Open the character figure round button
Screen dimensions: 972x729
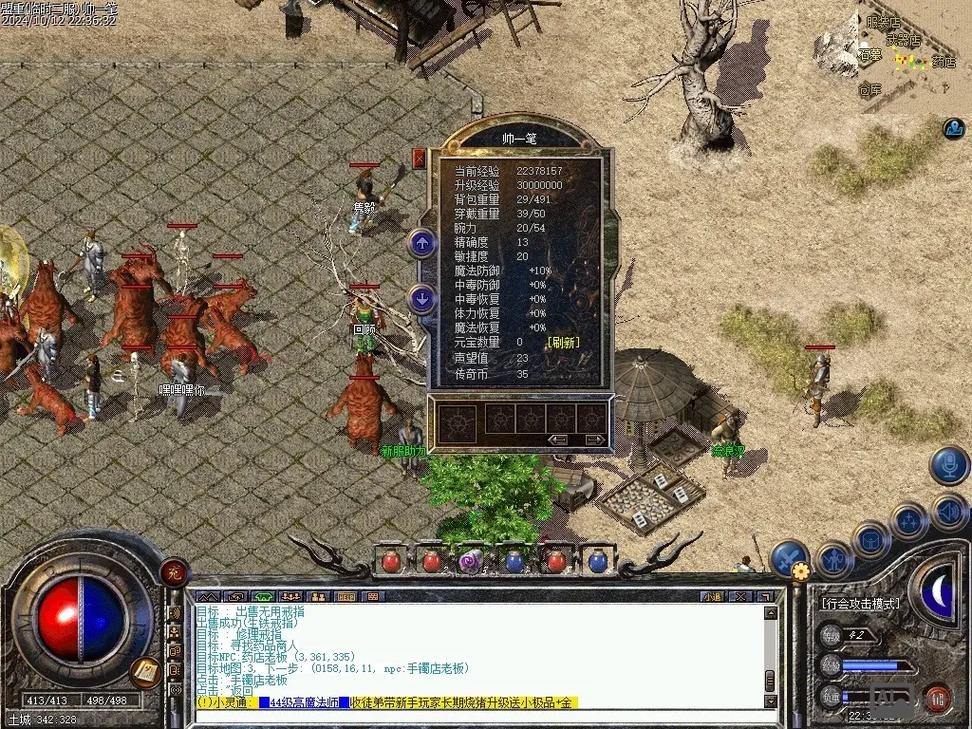tap(833, 559)
